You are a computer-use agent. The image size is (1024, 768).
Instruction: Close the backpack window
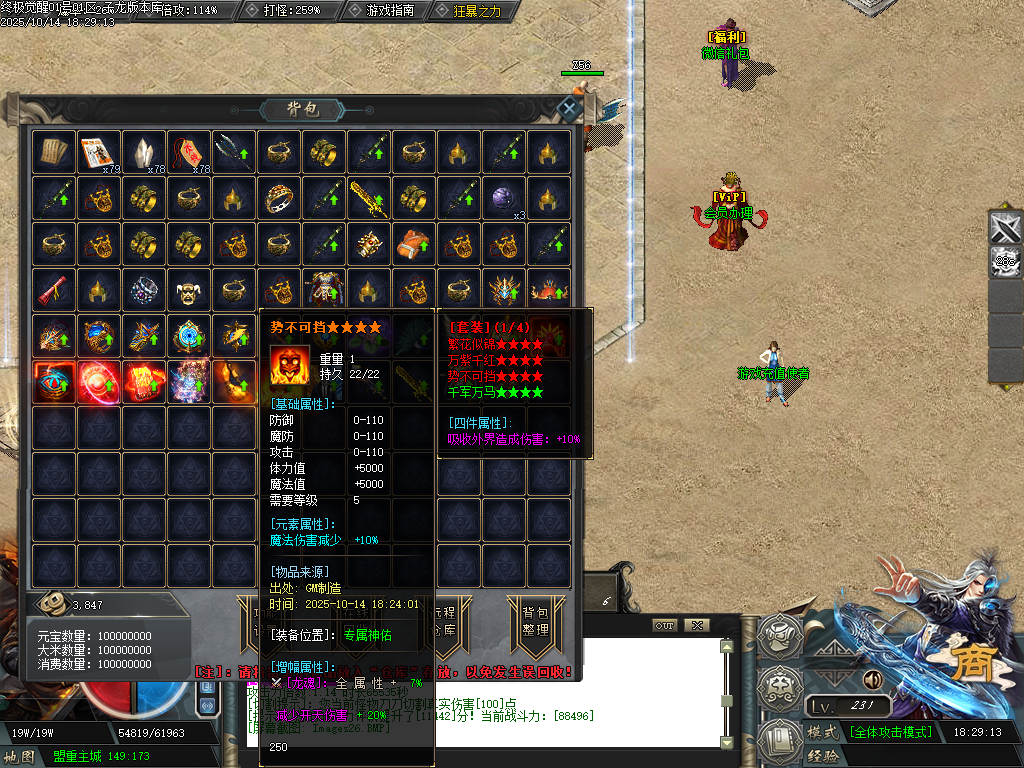point(569,108)
